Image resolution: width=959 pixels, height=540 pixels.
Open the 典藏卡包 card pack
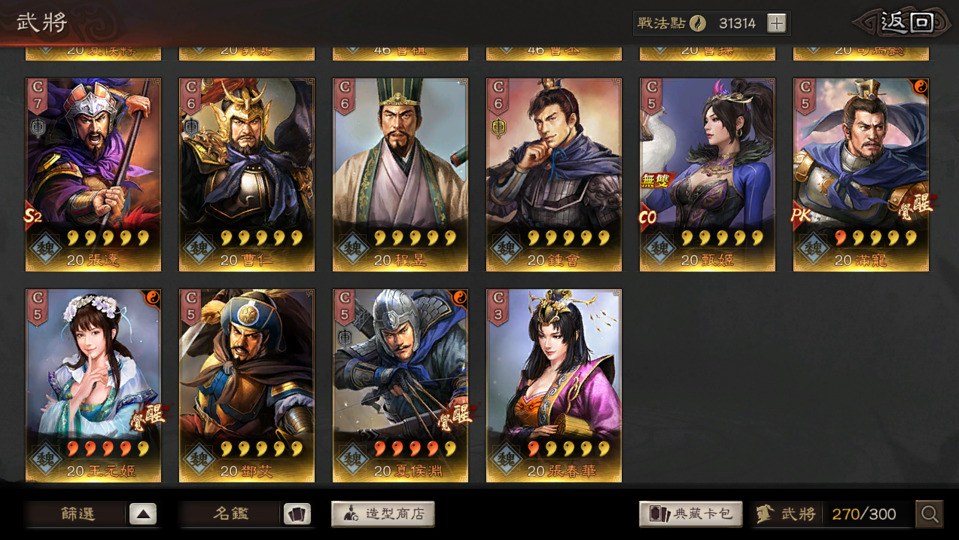691,514
